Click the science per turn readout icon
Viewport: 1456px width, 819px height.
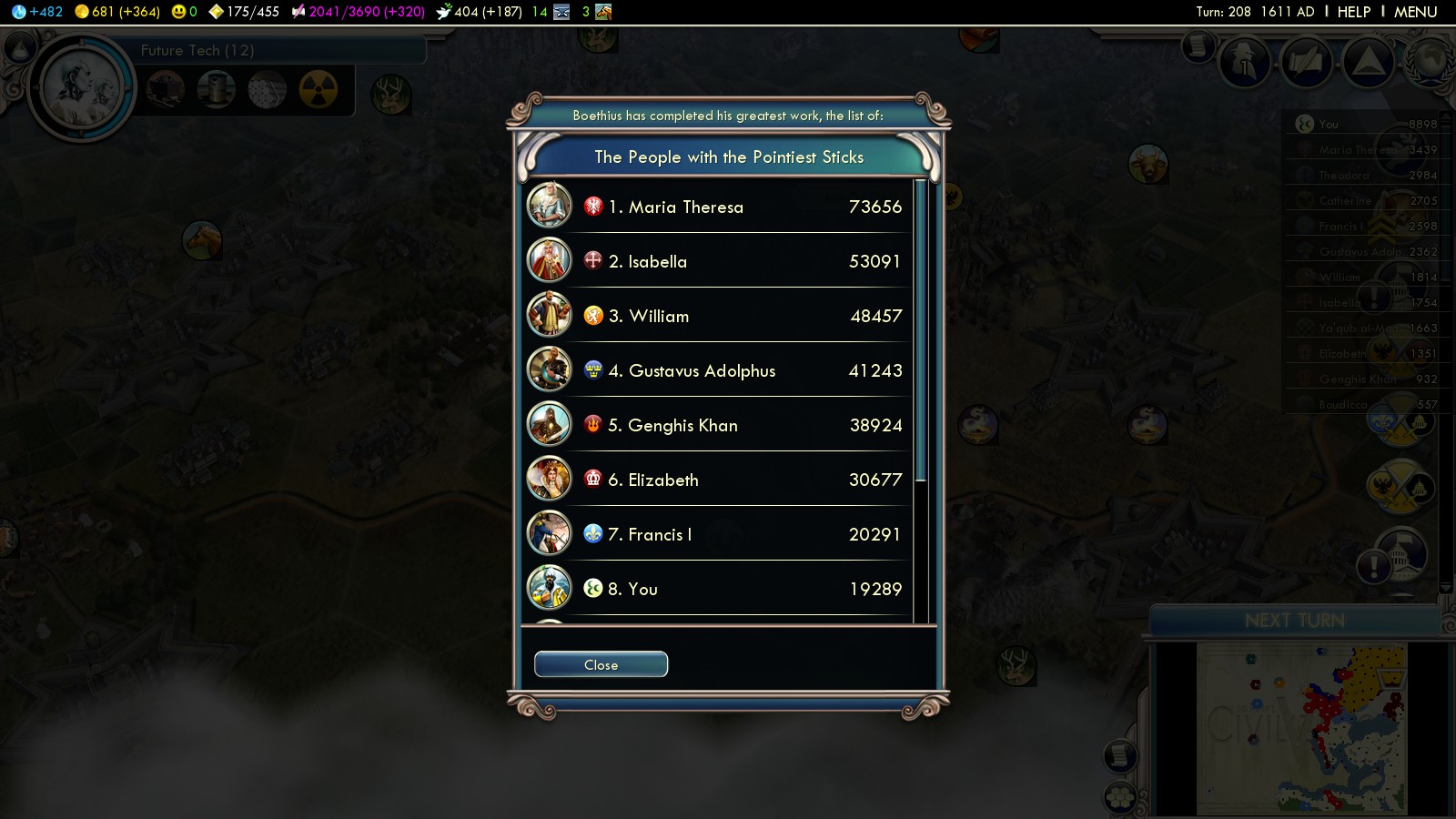[x=19, y=12]
